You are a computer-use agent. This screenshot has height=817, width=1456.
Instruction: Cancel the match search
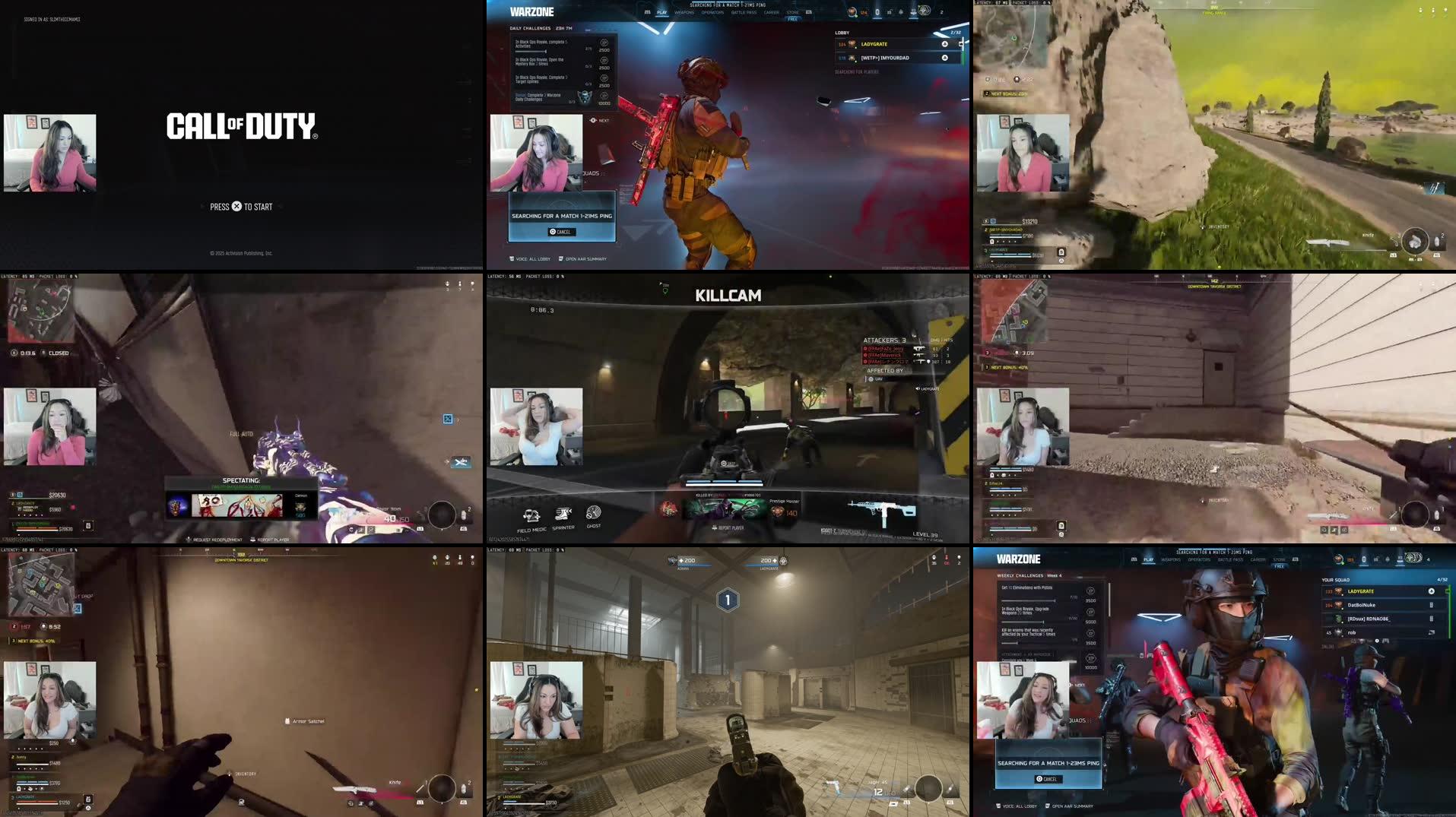[563, 230]
